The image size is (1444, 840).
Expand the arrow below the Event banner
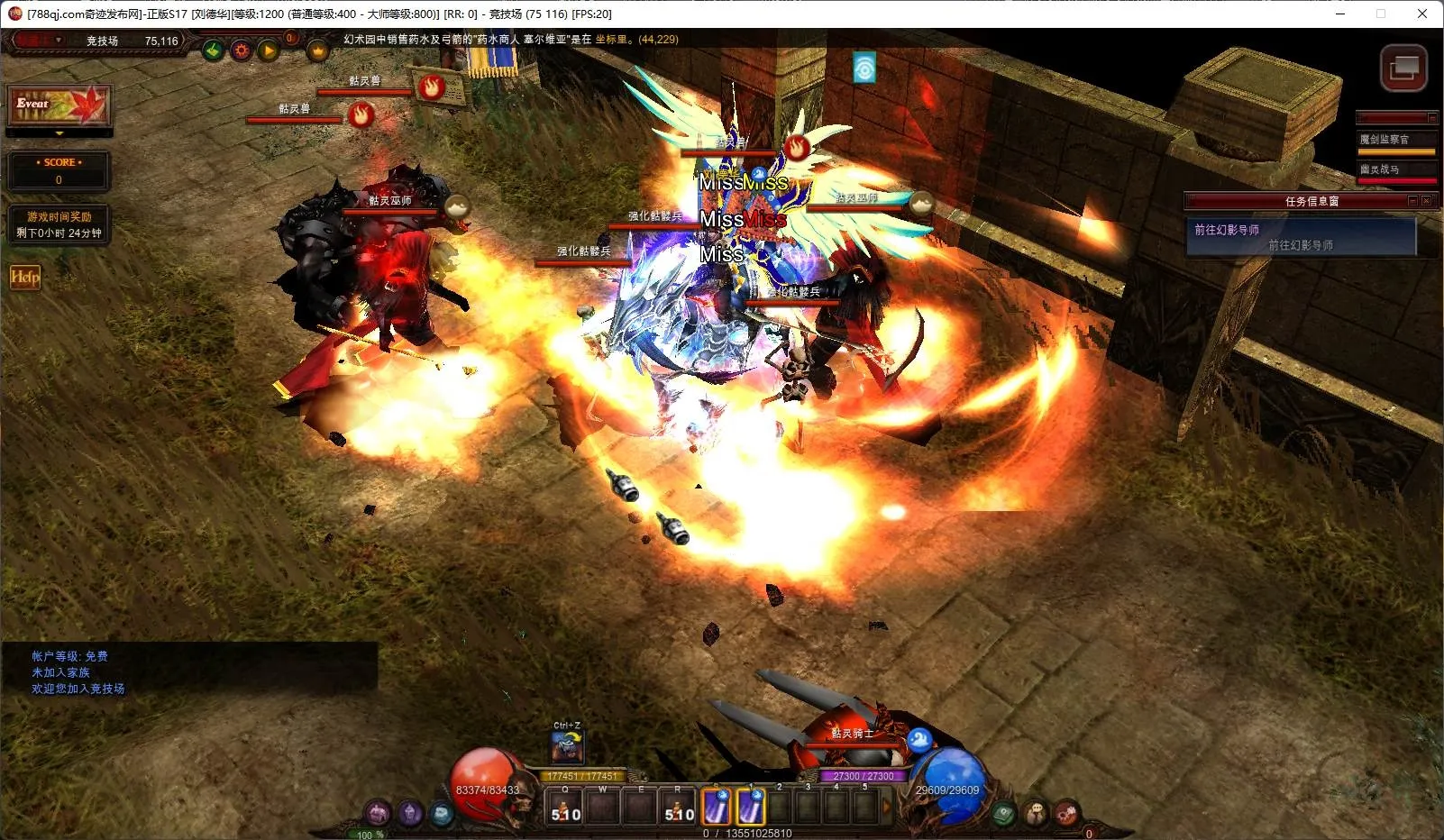59,133
